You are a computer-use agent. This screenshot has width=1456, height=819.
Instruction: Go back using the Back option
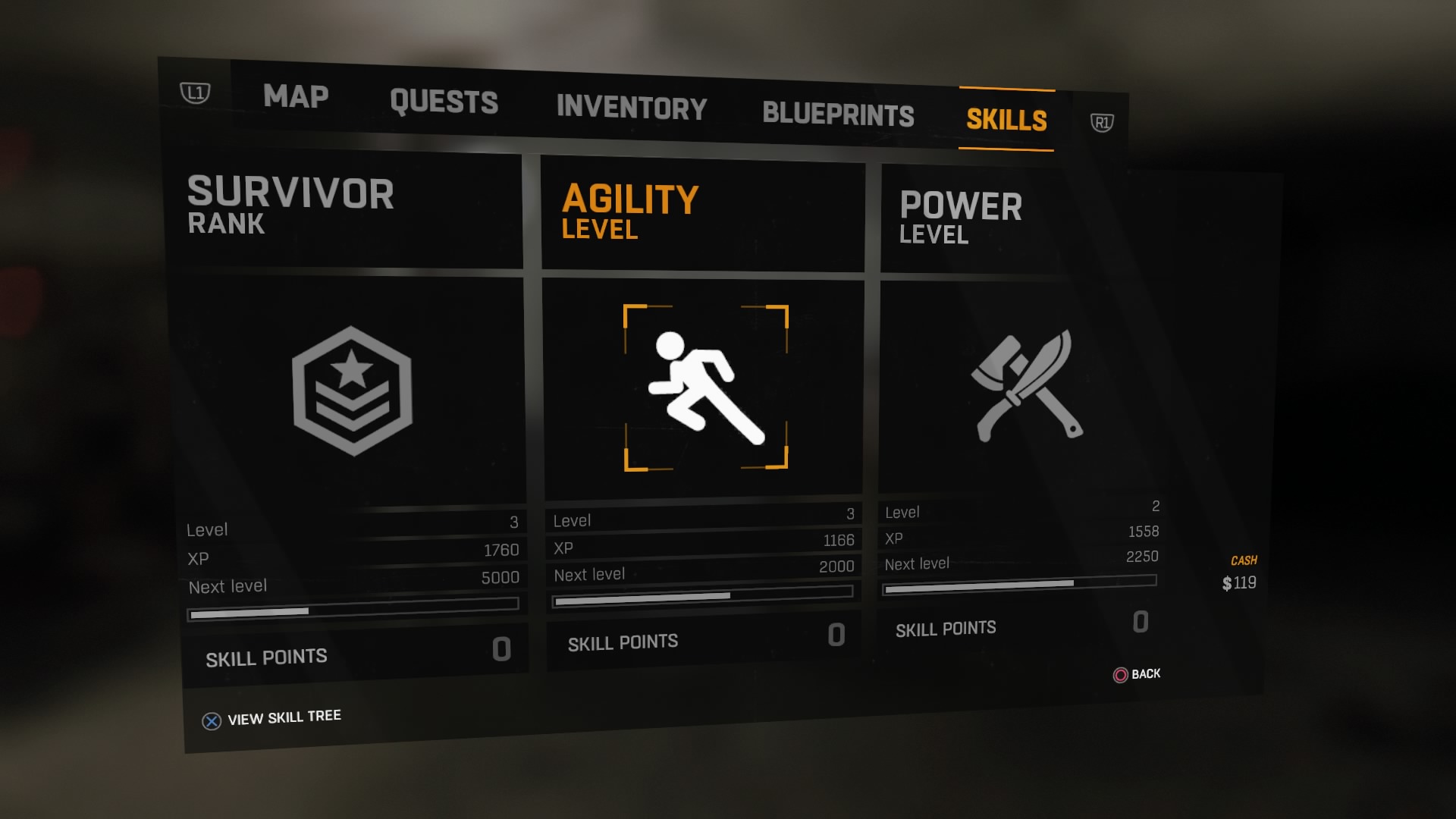click(1136, 674)
